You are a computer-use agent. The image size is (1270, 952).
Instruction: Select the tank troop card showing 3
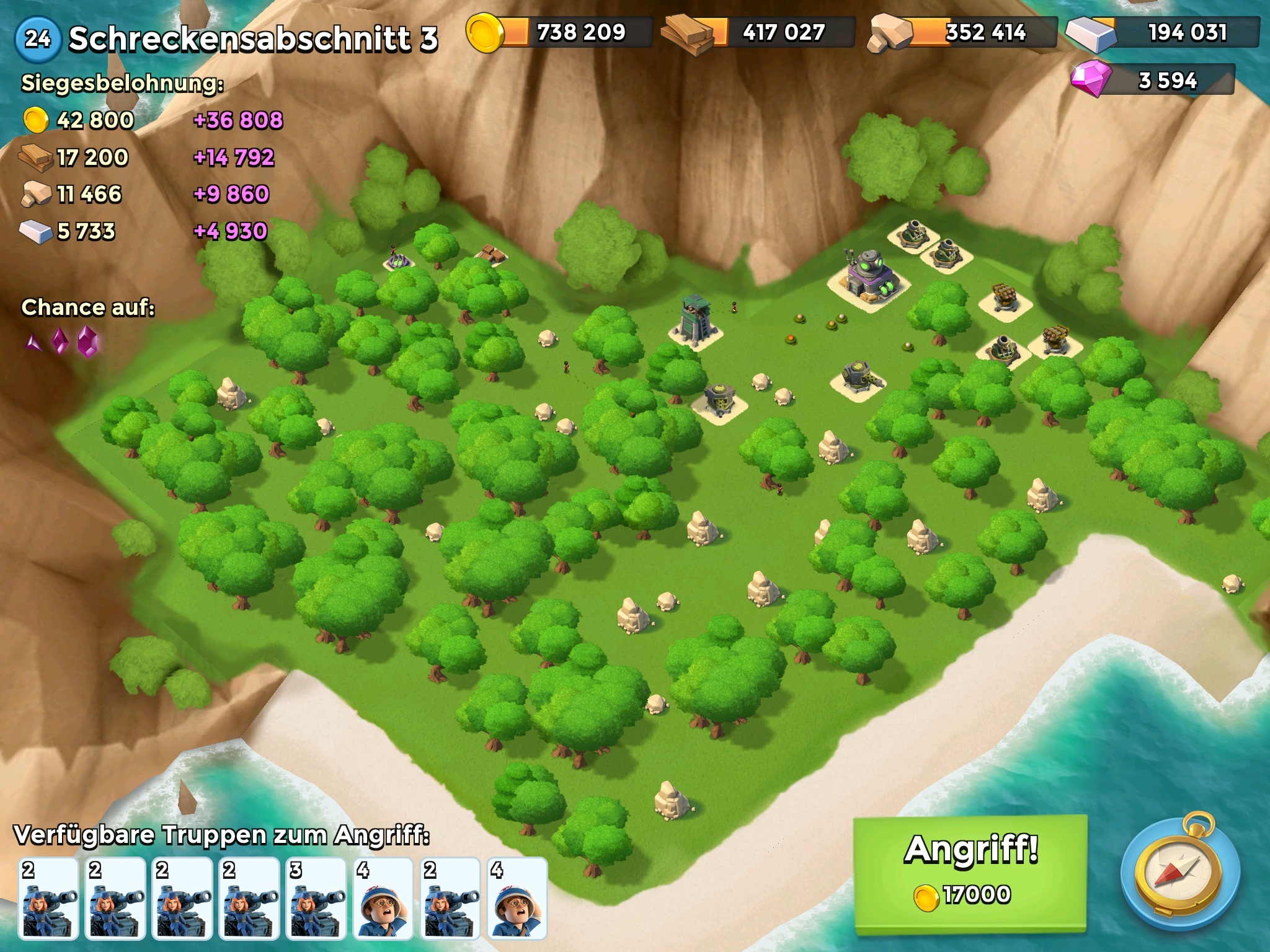pos(317,897)
